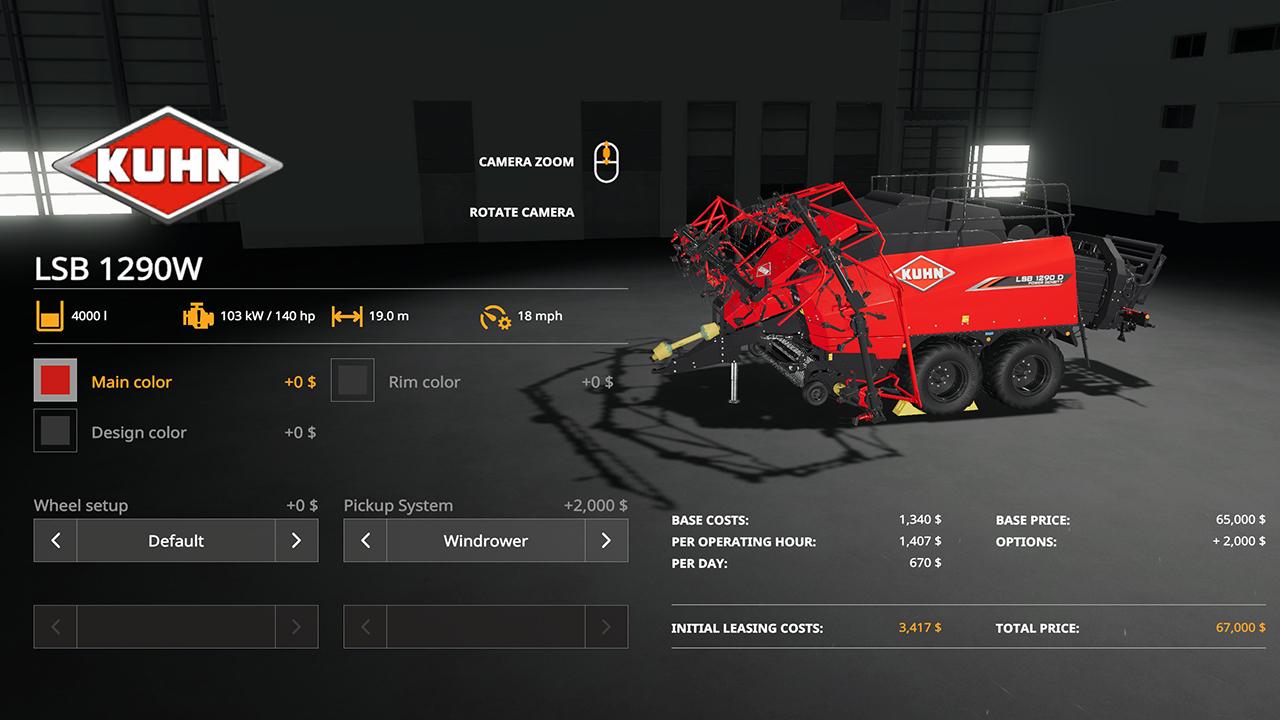Choose the Rim color swatch
This screenshot has width=1280, height=720.
pos(352,381)
